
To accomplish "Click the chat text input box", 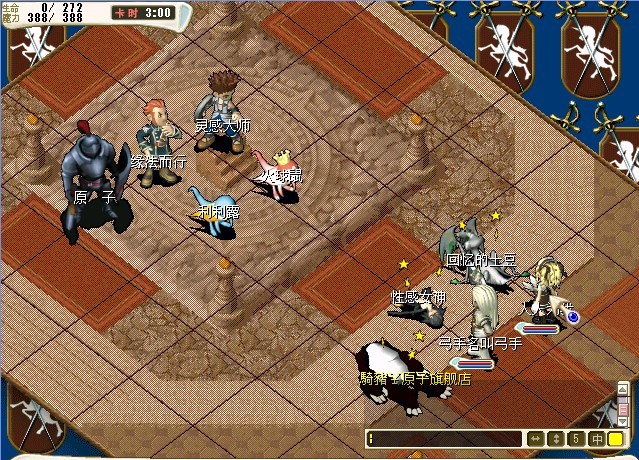I will coord(445,439).
